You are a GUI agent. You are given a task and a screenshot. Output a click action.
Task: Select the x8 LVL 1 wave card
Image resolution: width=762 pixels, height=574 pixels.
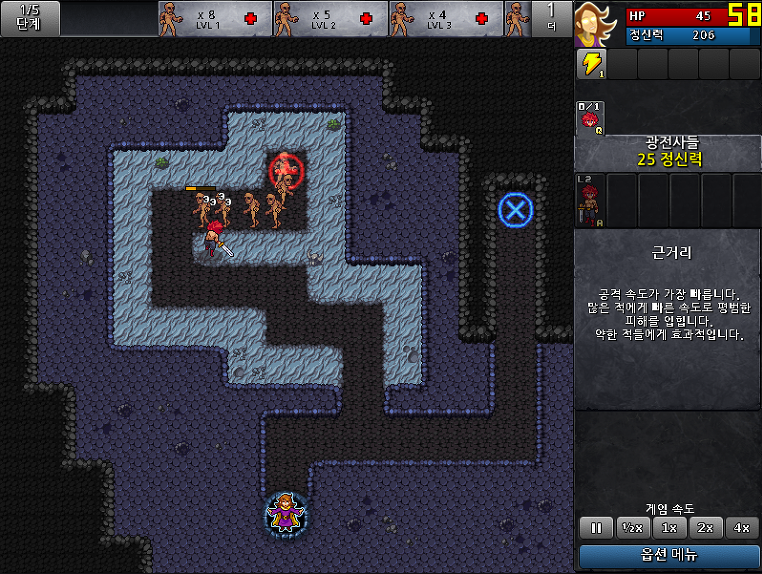point(215,18)
